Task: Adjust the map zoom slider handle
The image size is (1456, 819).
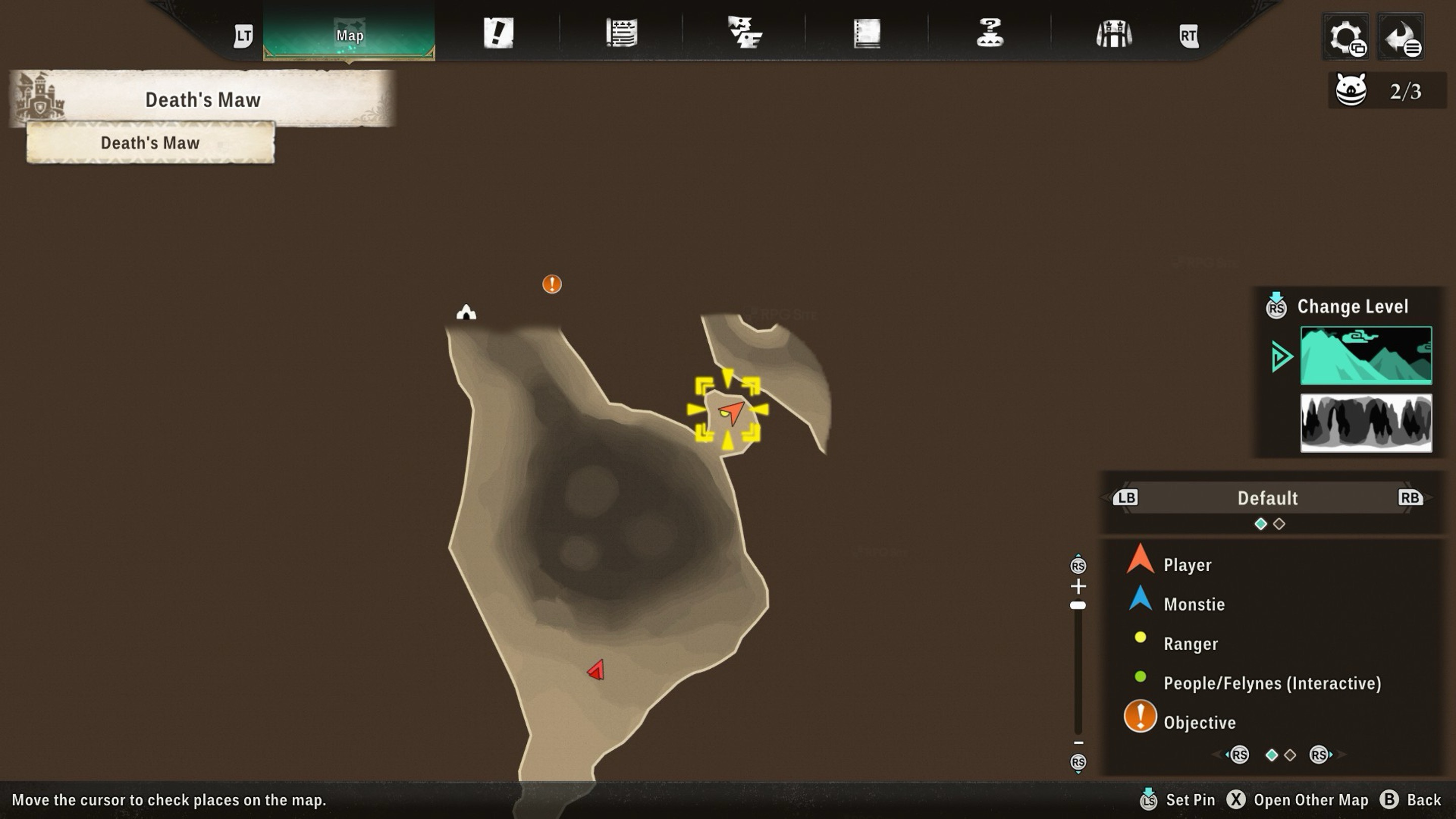Action: (x=1077, y=605)
